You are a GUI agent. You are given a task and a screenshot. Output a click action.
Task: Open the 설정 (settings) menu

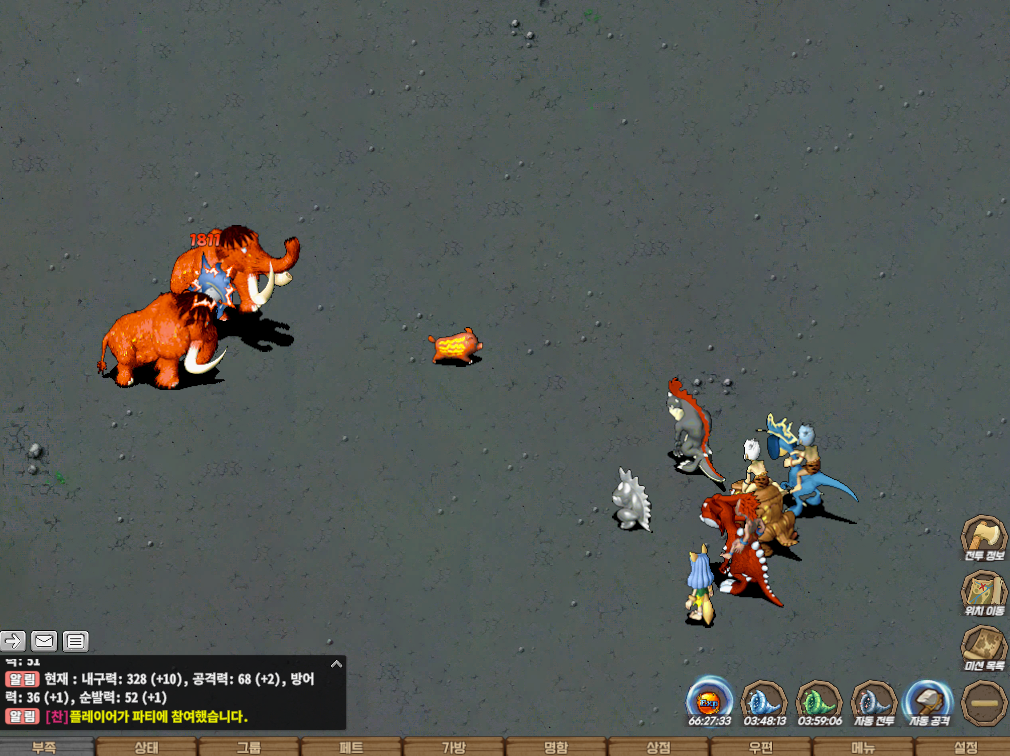click(x=965, y=747)
